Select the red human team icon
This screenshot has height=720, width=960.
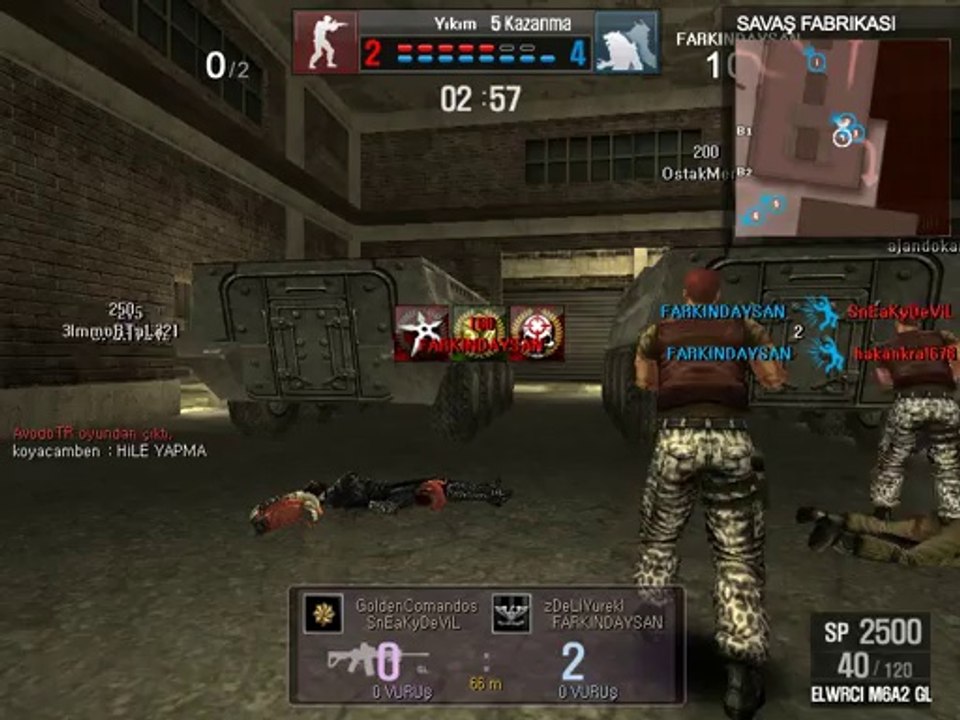[325, 42]
